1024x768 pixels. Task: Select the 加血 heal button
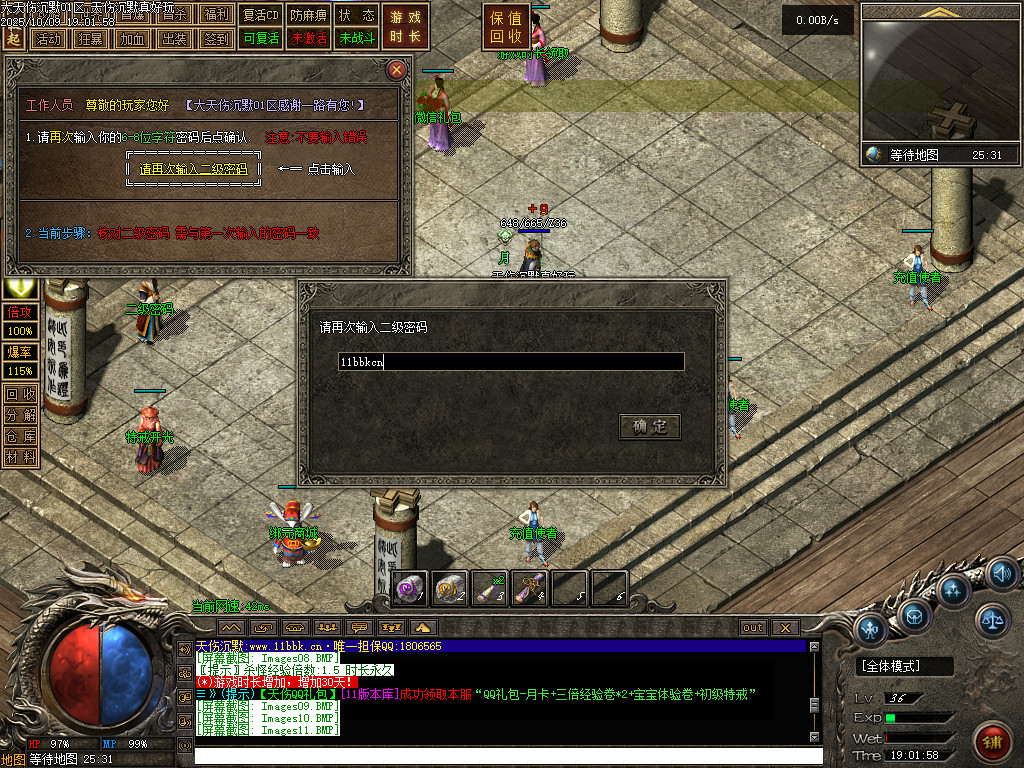click(x=132, y=39)
